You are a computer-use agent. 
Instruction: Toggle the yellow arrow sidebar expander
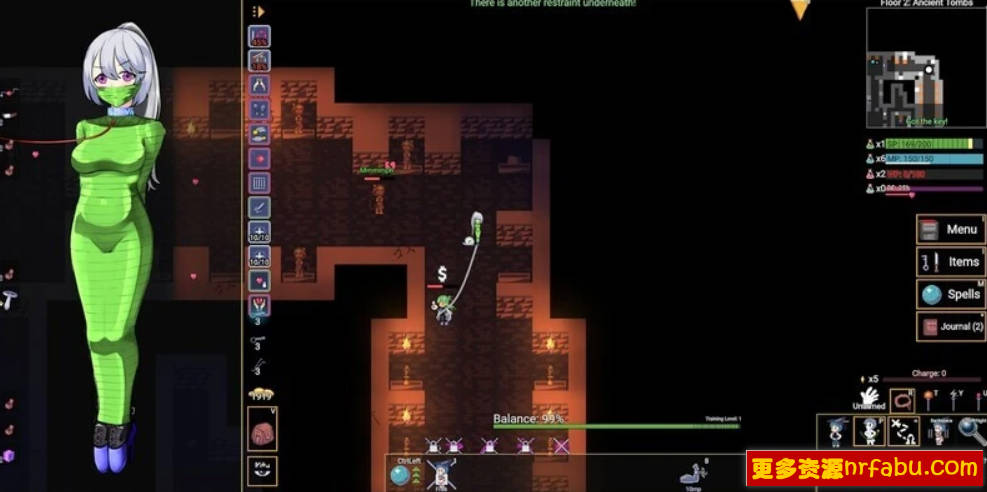258,11
